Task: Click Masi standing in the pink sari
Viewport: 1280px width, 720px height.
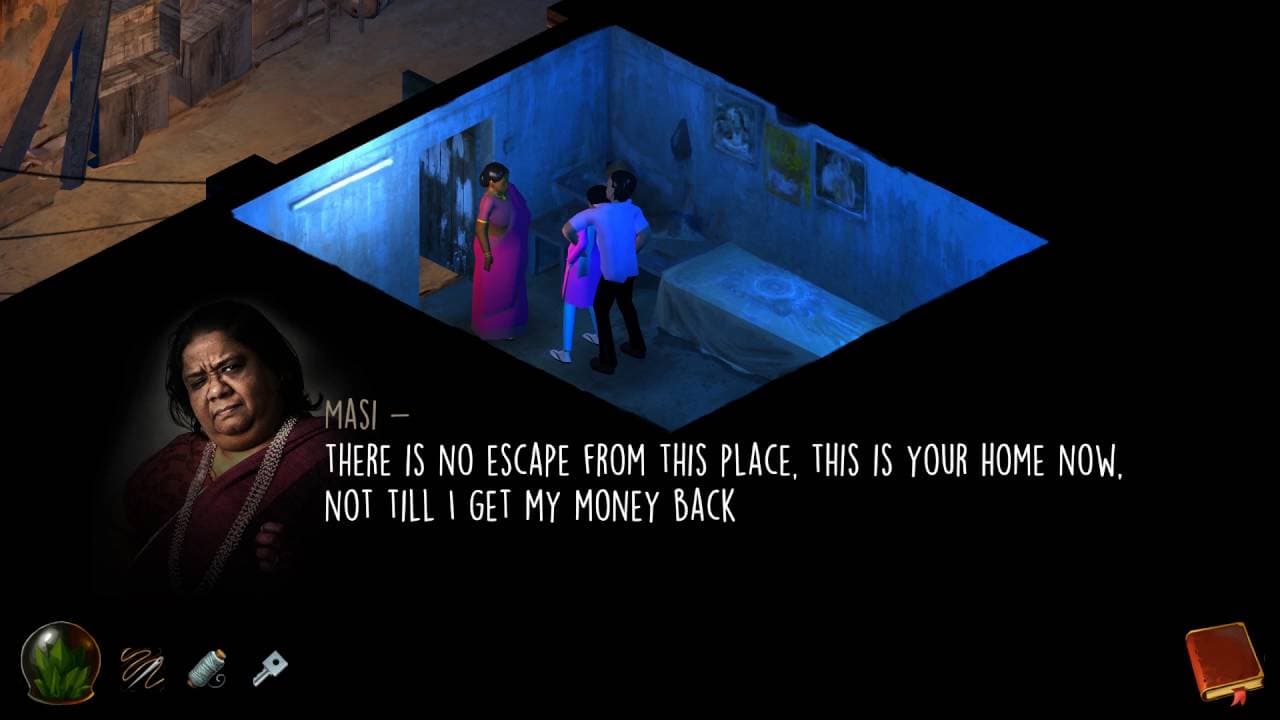Action: coord(498,255)
